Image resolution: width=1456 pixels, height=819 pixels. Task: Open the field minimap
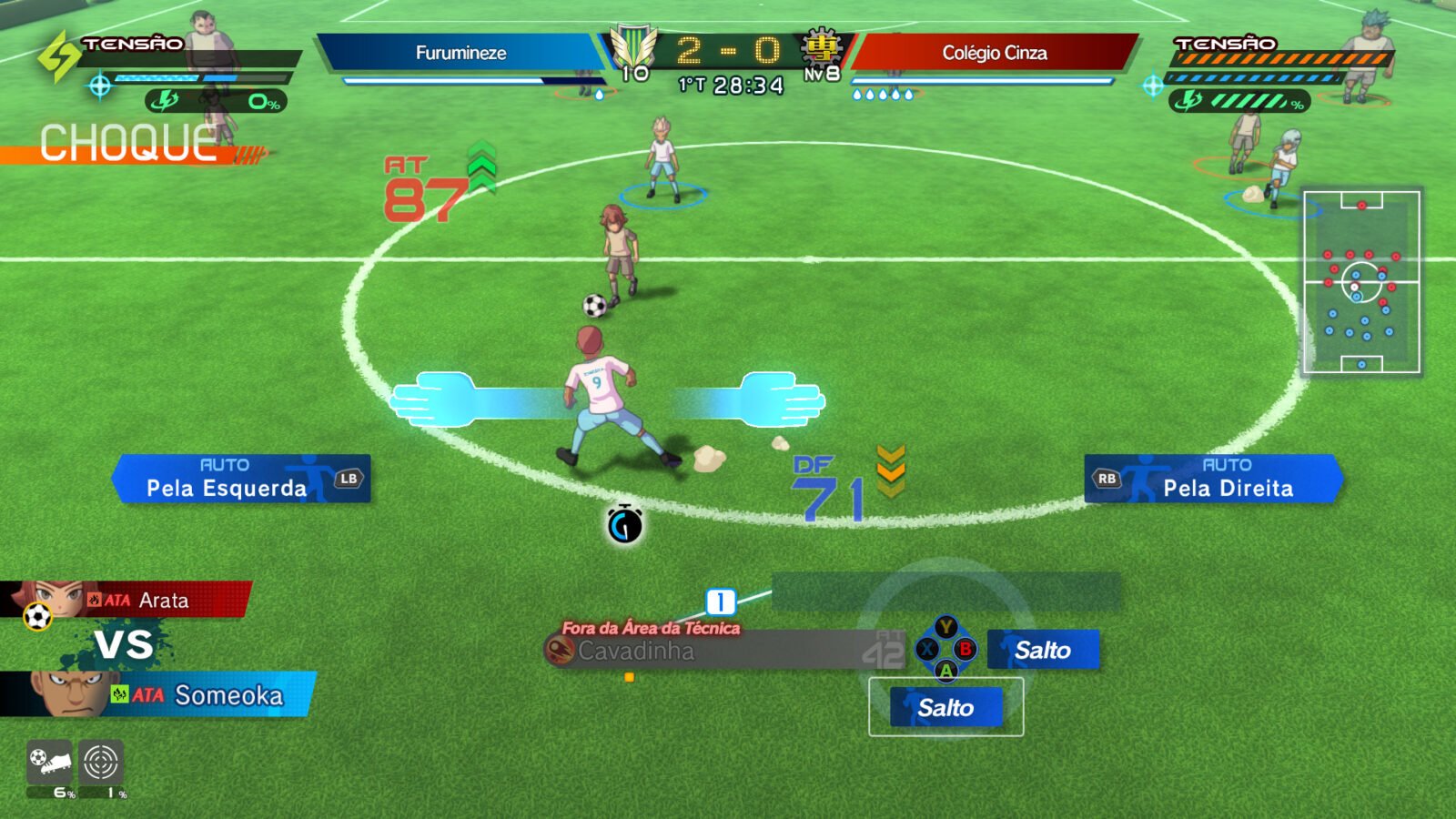tap(1361, 282)
